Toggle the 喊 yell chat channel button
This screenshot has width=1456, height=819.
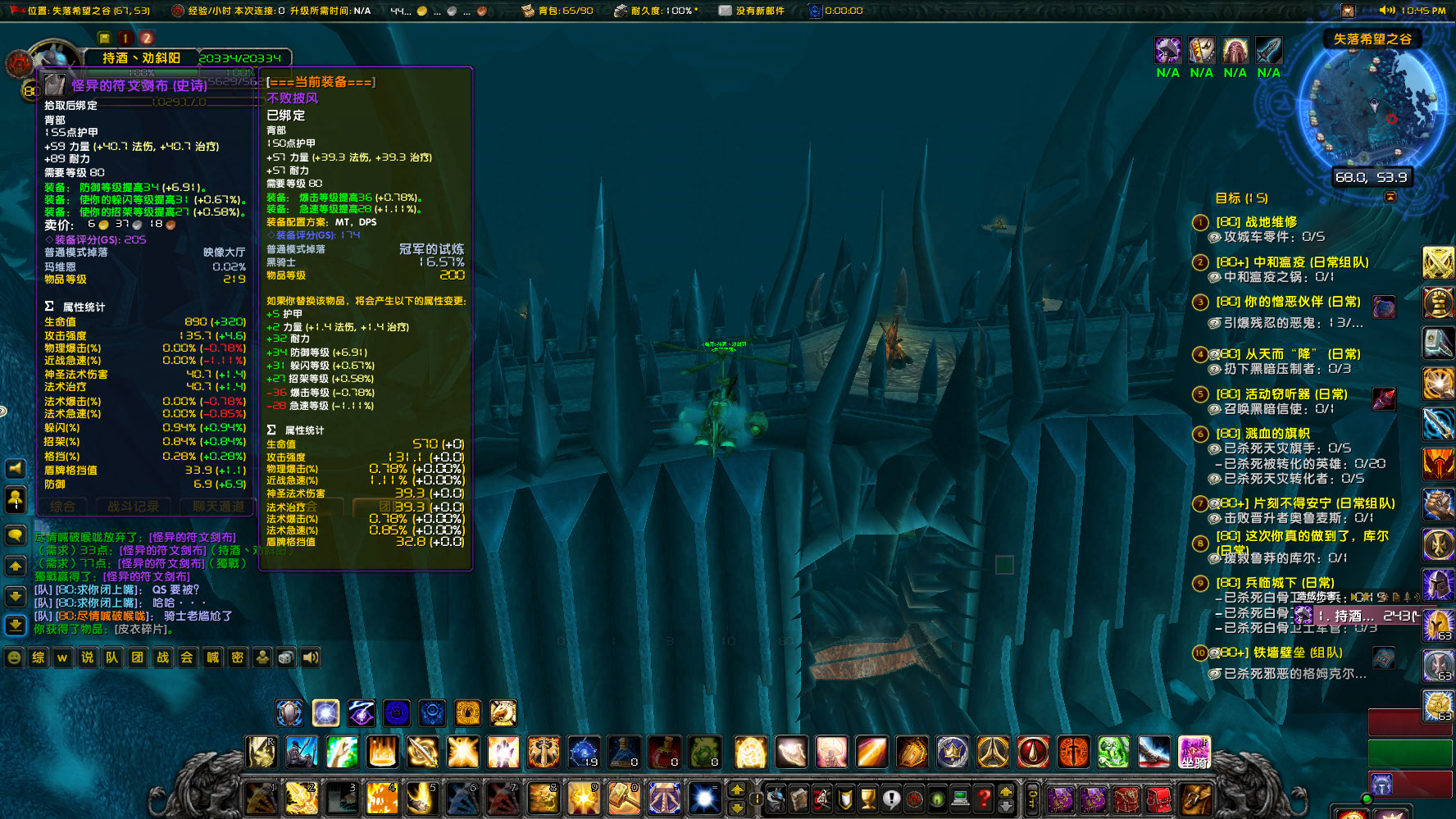212,657
